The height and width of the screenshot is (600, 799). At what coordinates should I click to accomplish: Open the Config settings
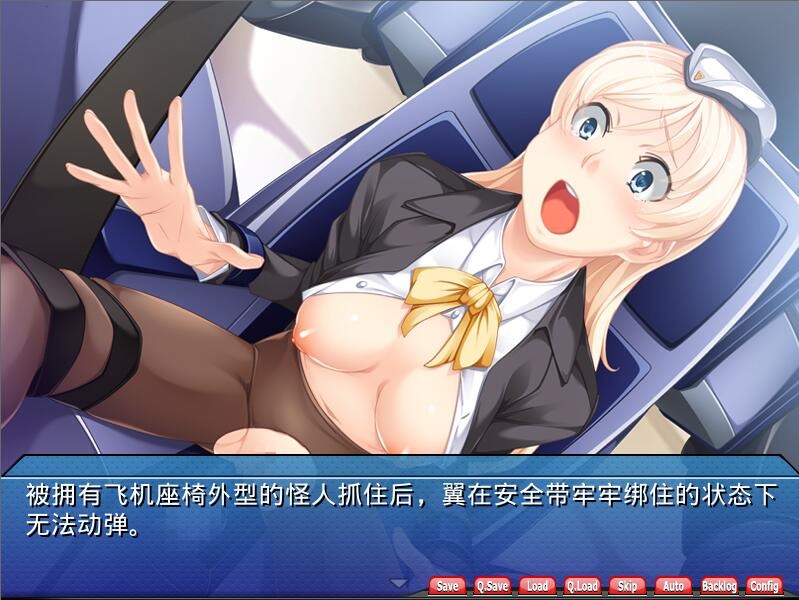764,586
